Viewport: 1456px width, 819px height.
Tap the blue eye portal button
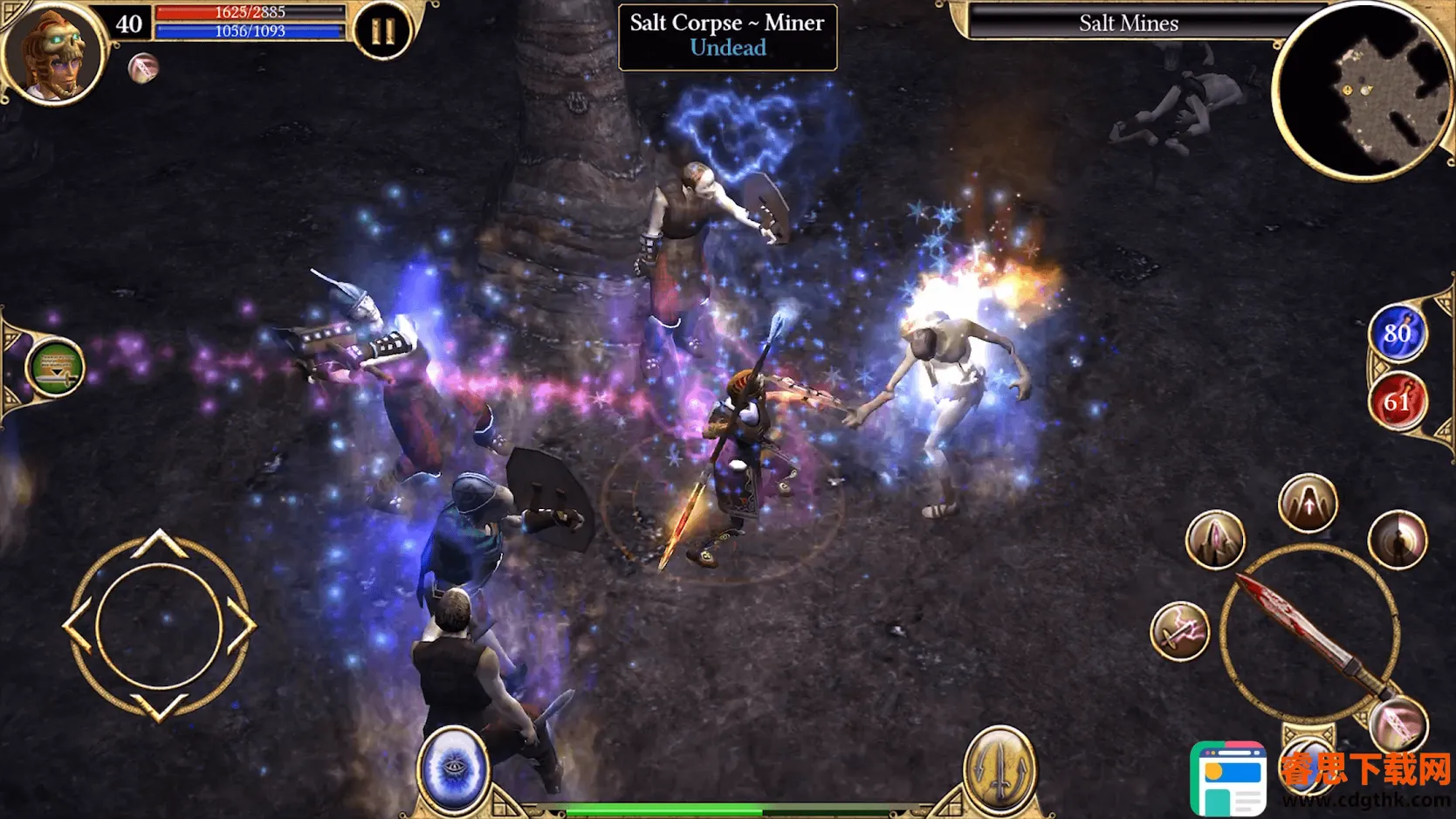point(453,768)
